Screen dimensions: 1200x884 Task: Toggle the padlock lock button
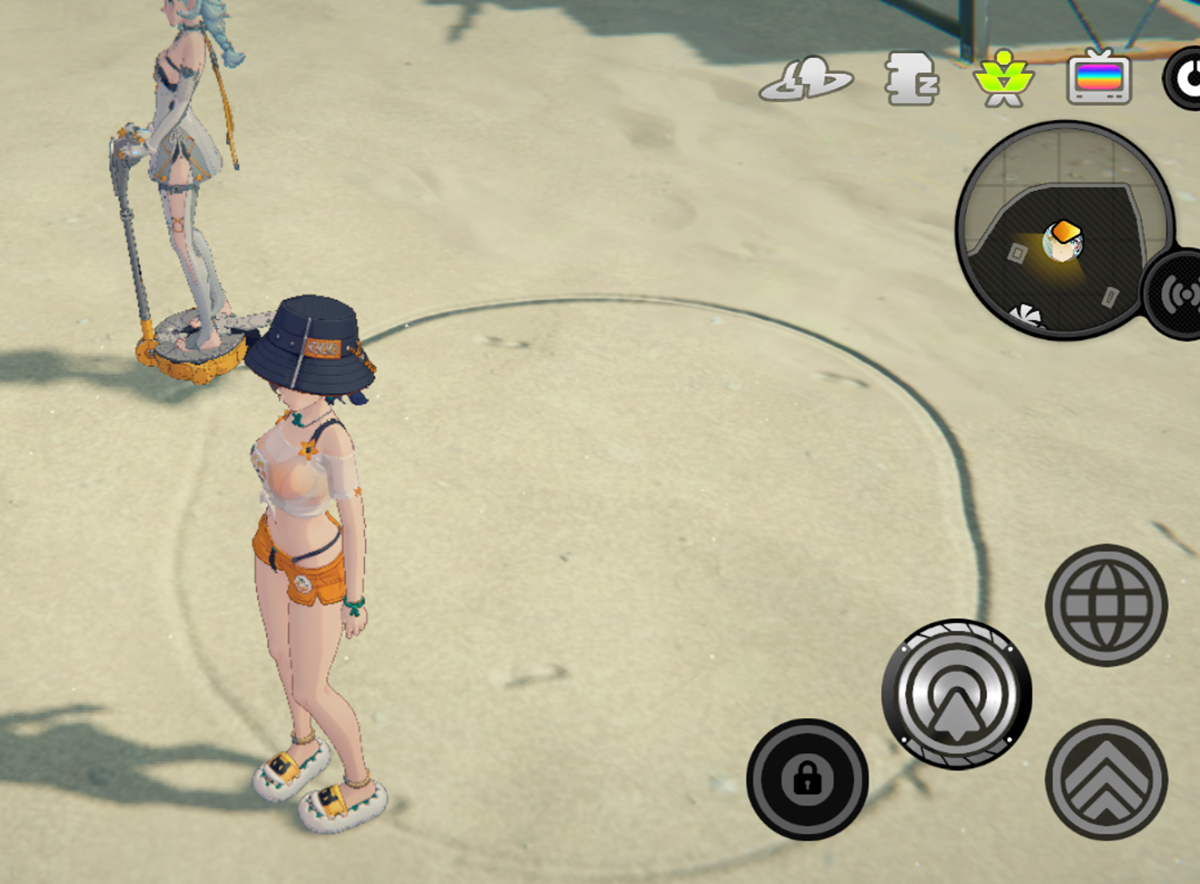point(807,779)
